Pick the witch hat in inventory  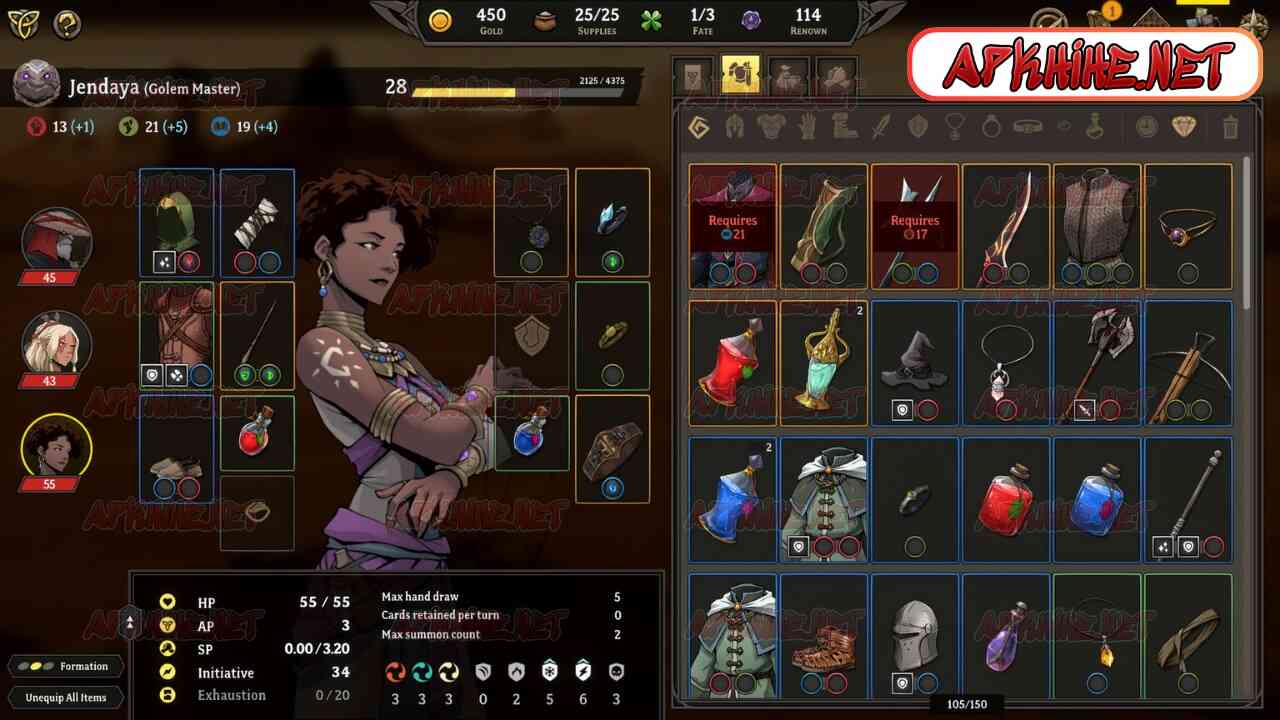point(915,363)
